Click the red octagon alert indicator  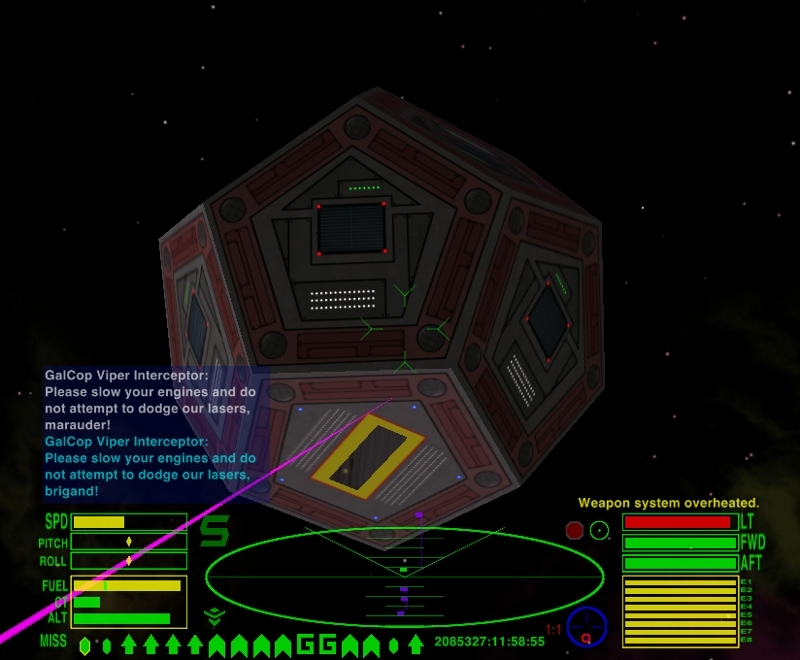574,530
